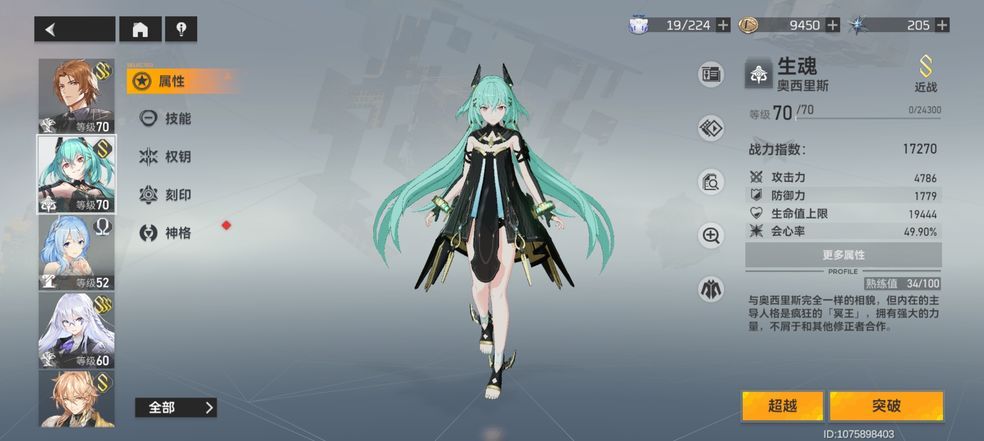Open the lightbulb hint button
Viewport: 984px width, 441px height.
coord(181,29)
